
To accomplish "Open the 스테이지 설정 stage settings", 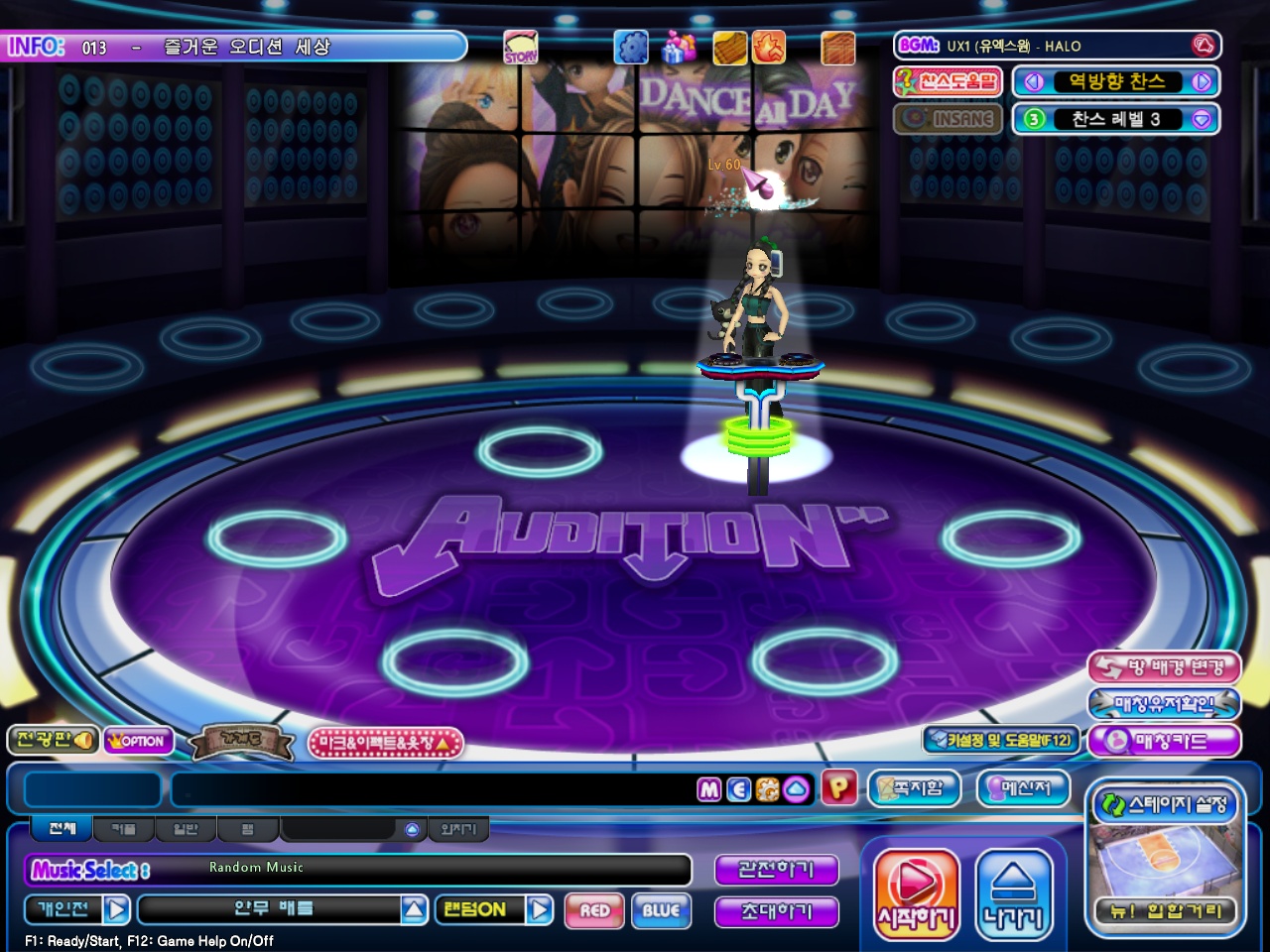I will 1165,805.
